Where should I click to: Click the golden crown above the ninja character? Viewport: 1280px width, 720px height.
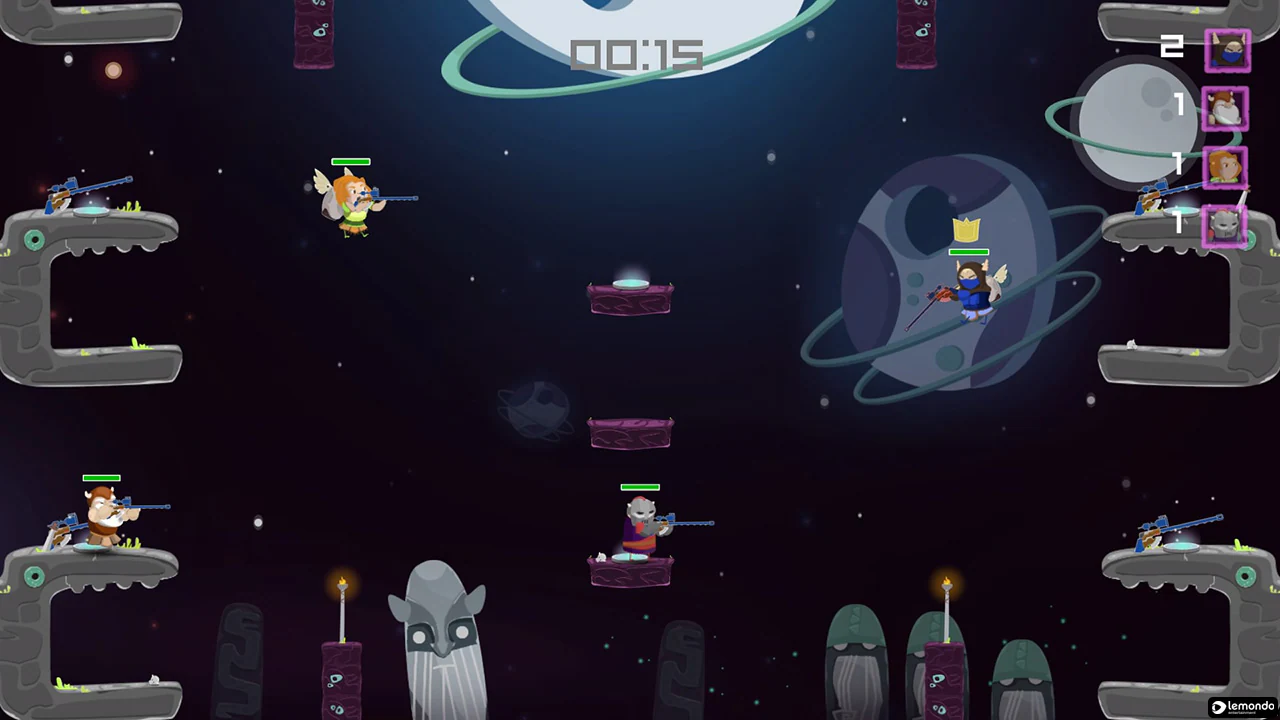tap(965, 232)
